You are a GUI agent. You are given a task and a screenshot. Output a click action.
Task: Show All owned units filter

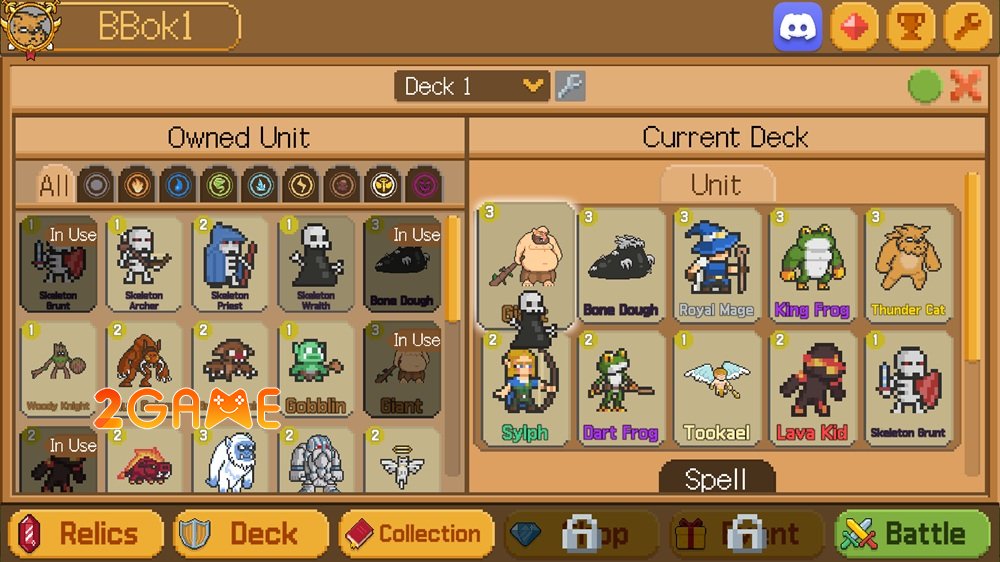coord(54,184)
